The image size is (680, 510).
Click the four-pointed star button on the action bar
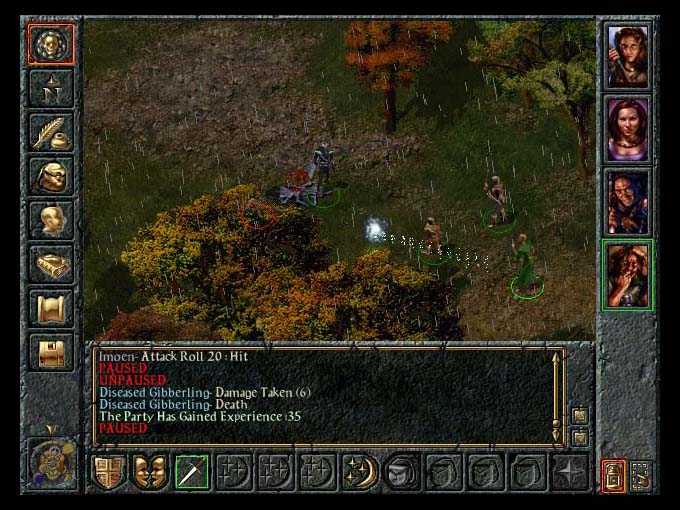pyautogui.click(x=570, y=471)
